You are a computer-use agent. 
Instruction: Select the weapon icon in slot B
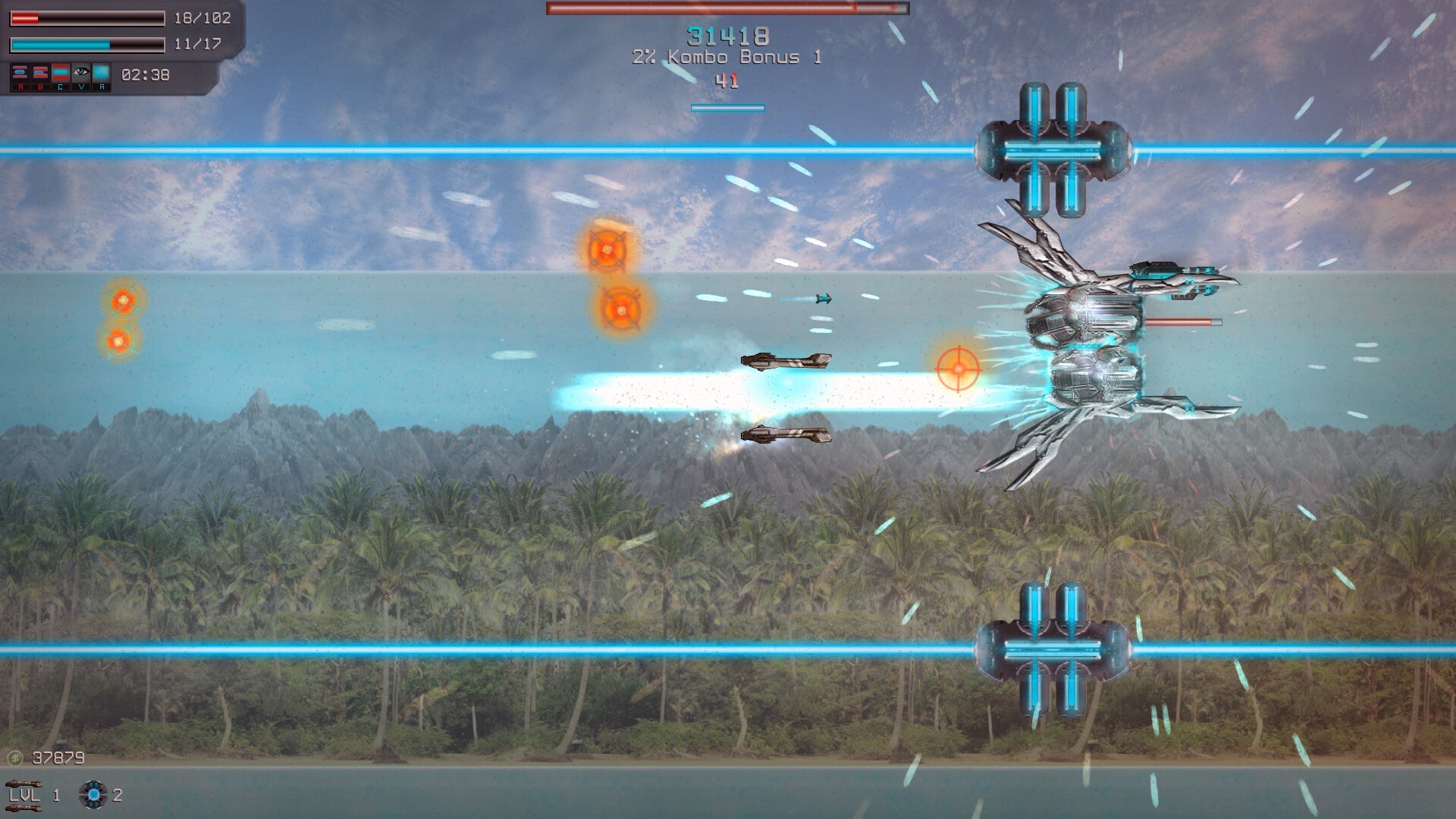point(41,73)
